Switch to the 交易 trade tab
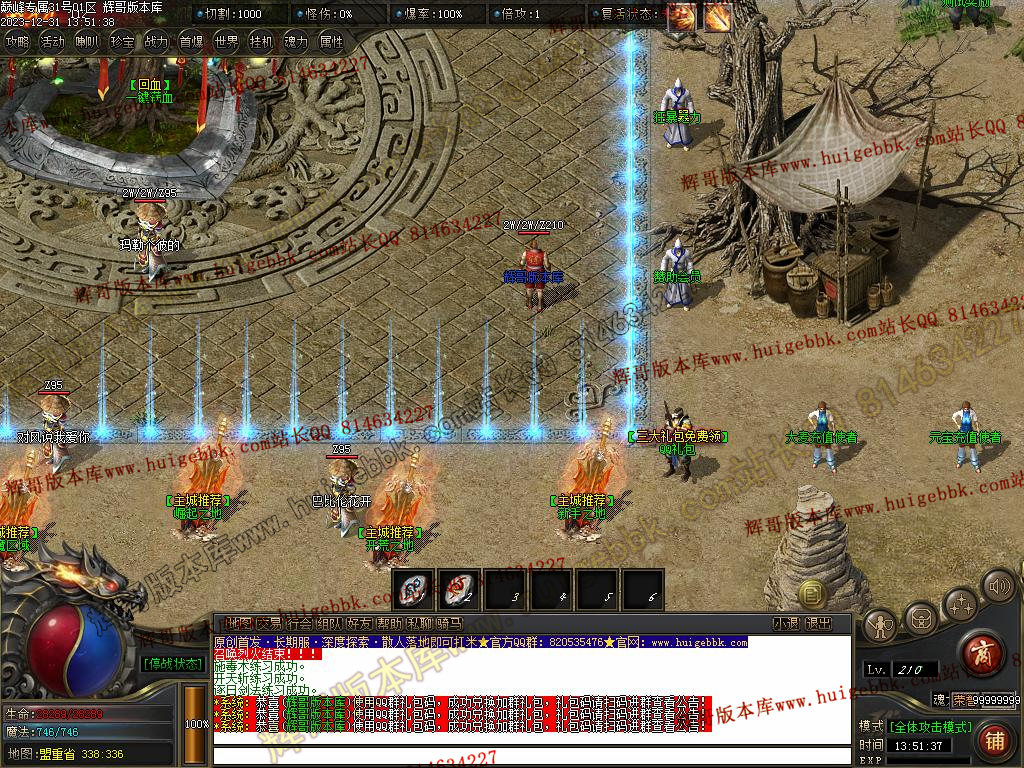Screen dimensions: 1024x768 (269, 623)
